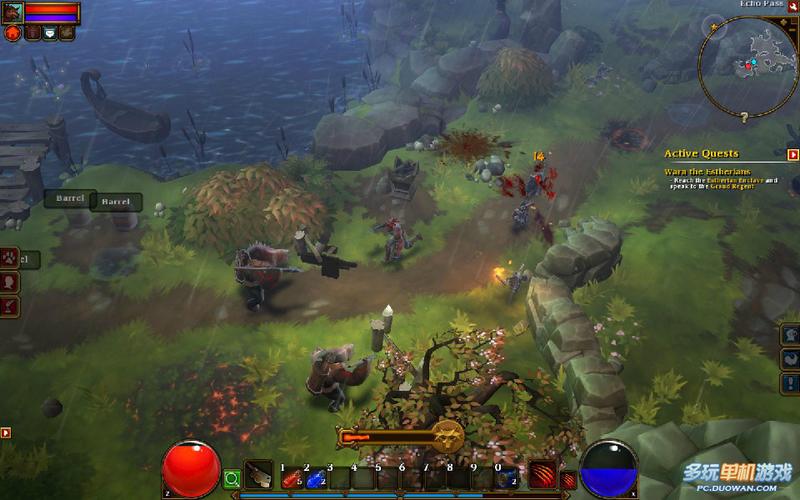The height and width of the screenshot is (500, 800).
Task: Click the equipped weapon icon beside the hotbar
Action: tap(259, 475)
